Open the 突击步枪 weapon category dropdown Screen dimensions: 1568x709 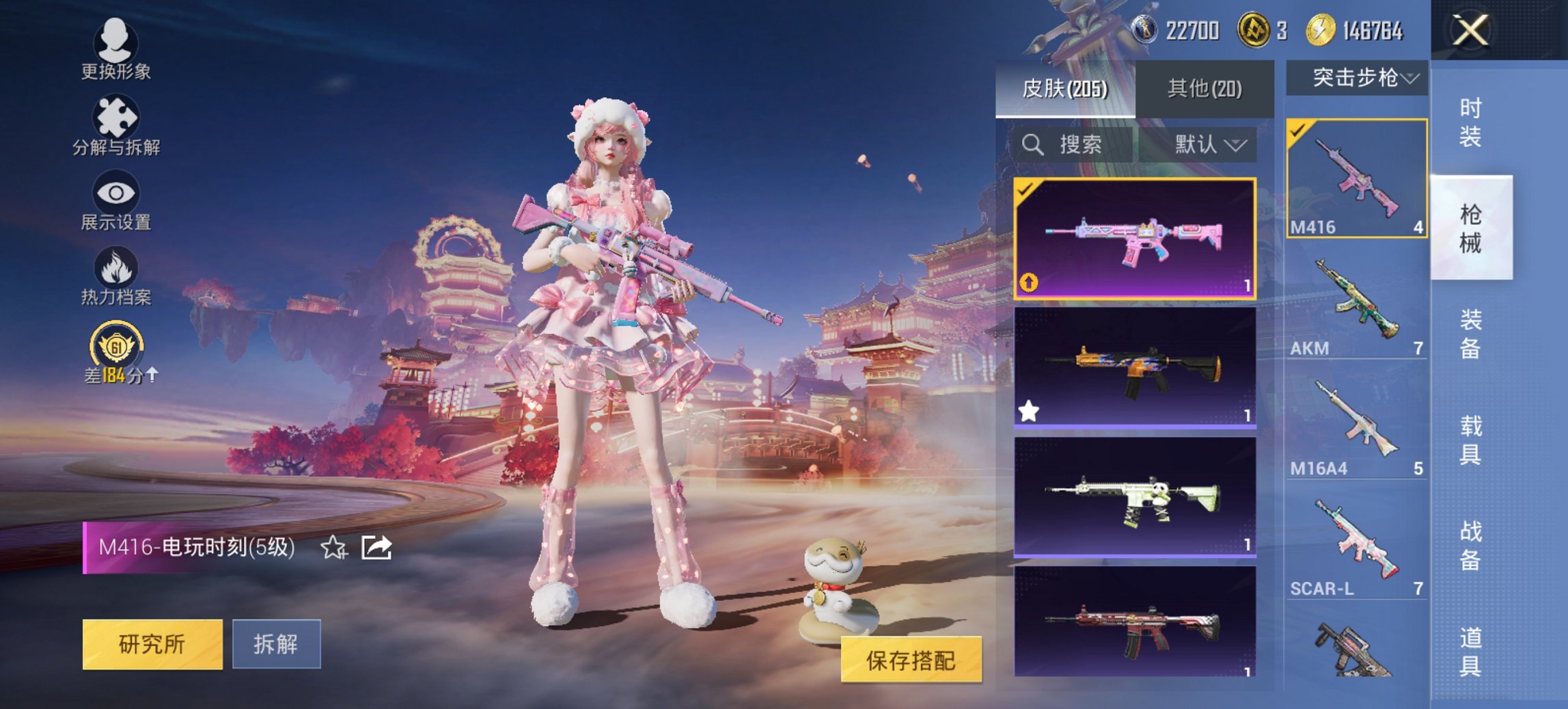1358,78
